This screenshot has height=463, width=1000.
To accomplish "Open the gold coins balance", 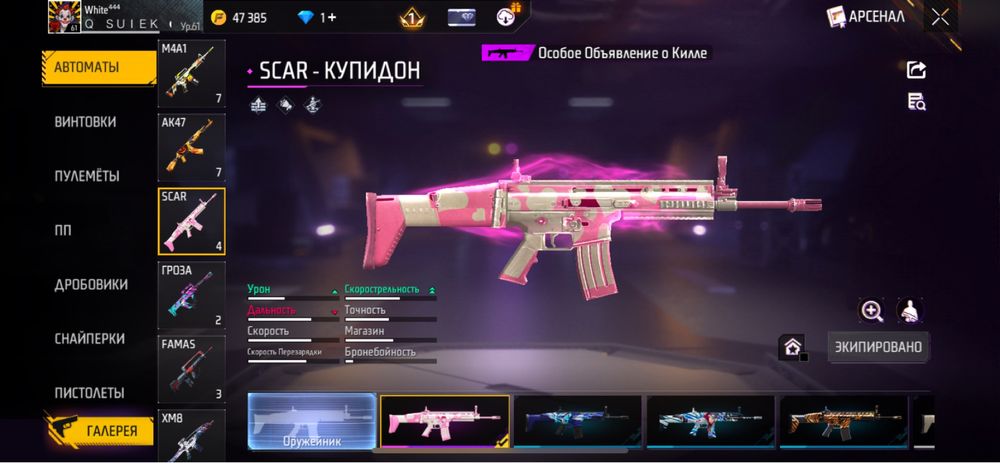I will [240, 17].
